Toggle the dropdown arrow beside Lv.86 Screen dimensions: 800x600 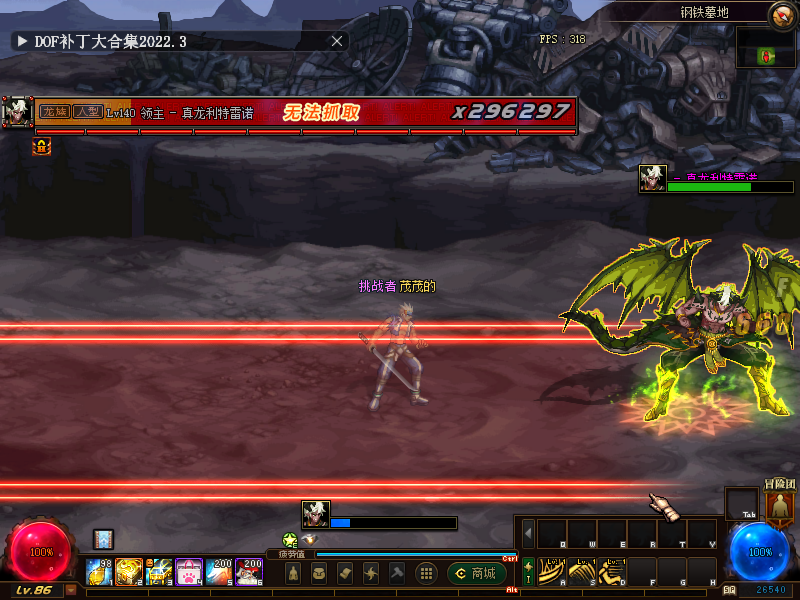click(x=71, y=590)
